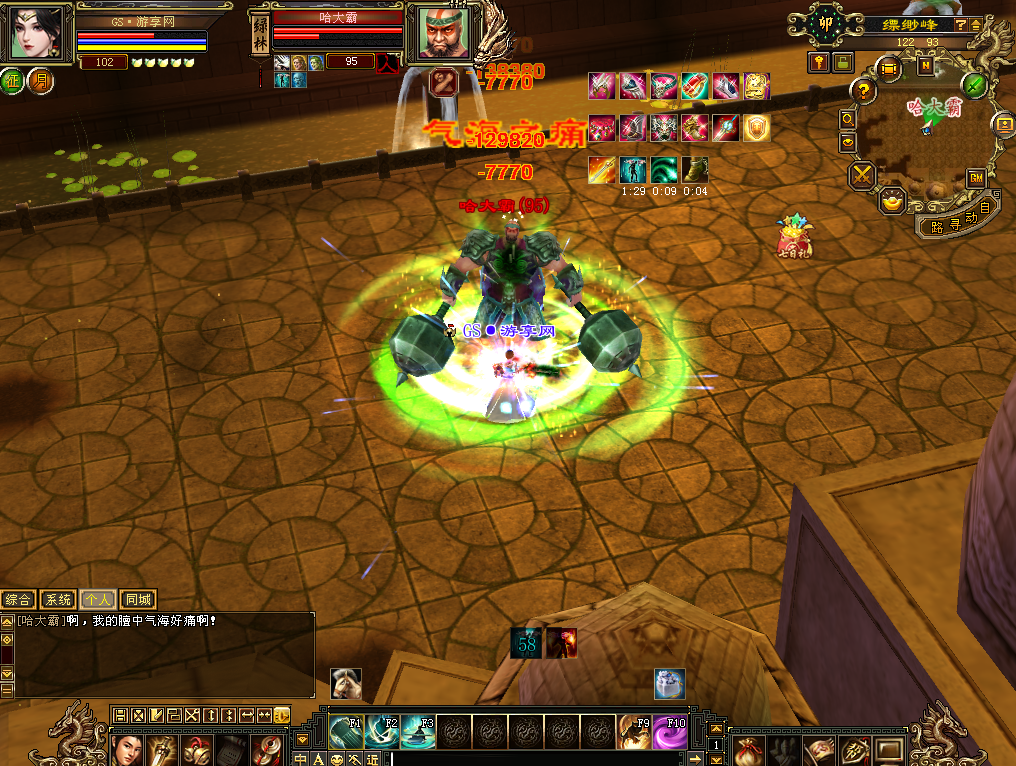The image size is (1016, 766).
Task: Toggle the green sword button on minimap
Action: coord(976,85)
